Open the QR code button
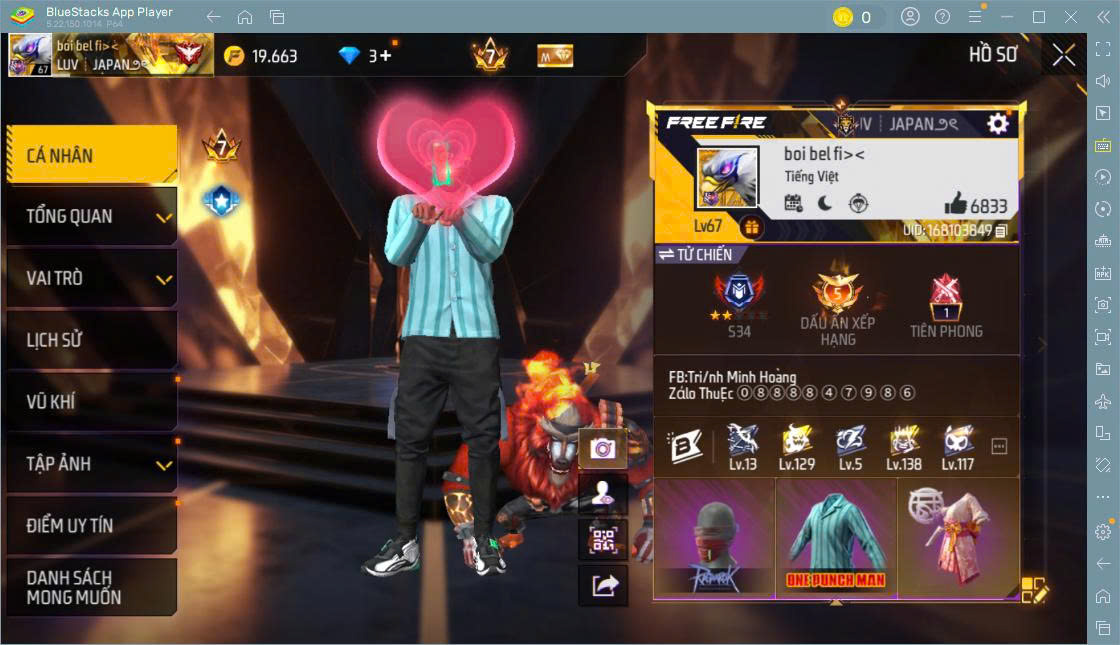This screenshot has height=645, width=1120. 603,540
